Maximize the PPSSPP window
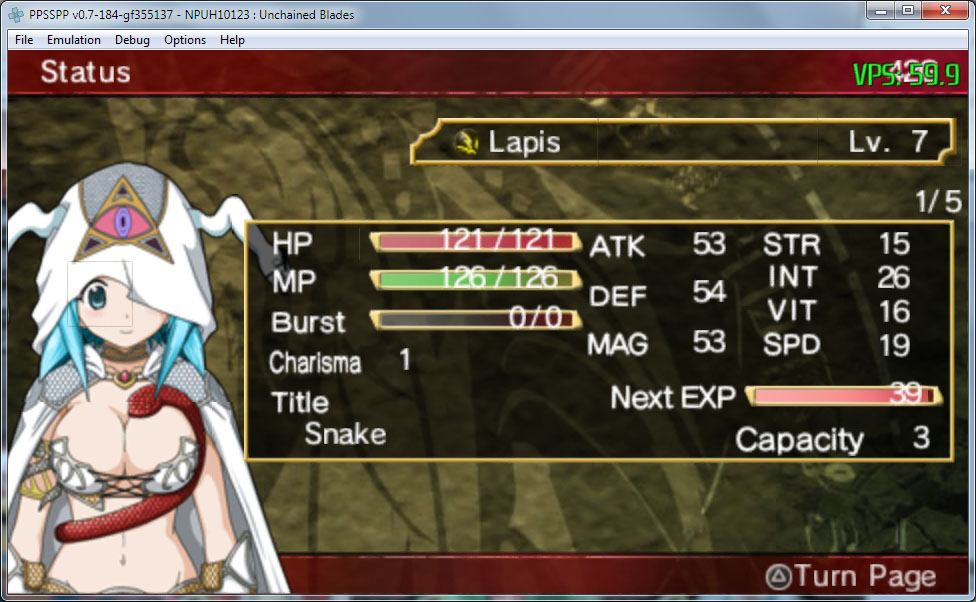This screenshot has height=602, width=976. (x=908, y=11)
